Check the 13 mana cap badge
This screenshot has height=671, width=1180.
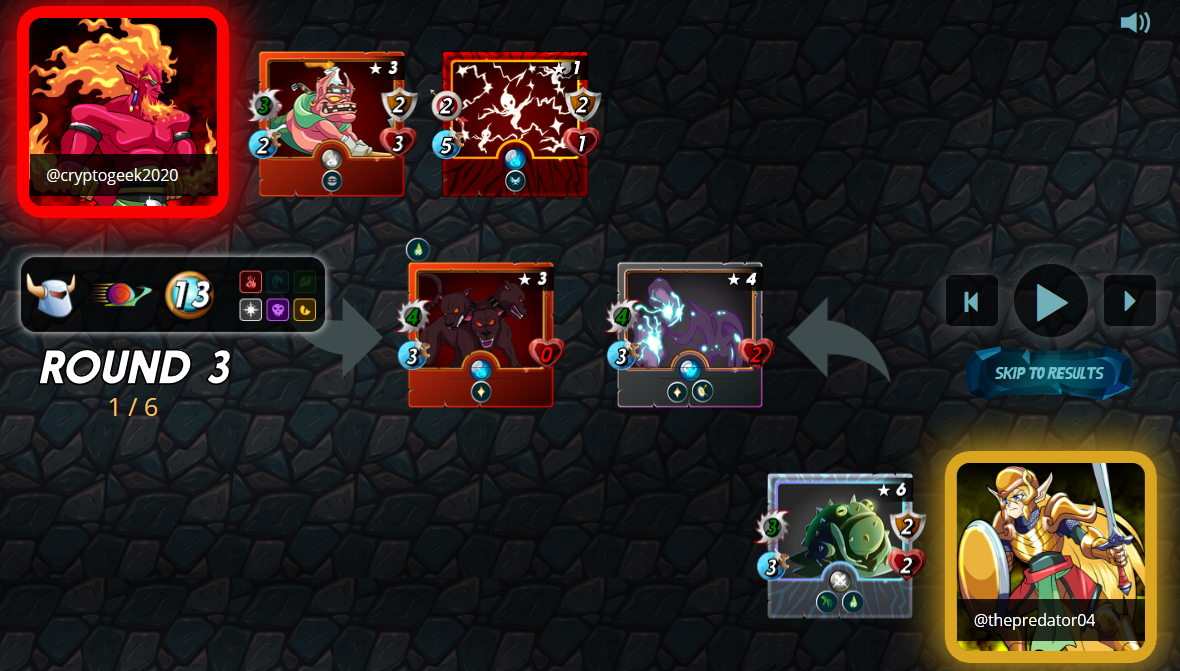tap(189, 295)
